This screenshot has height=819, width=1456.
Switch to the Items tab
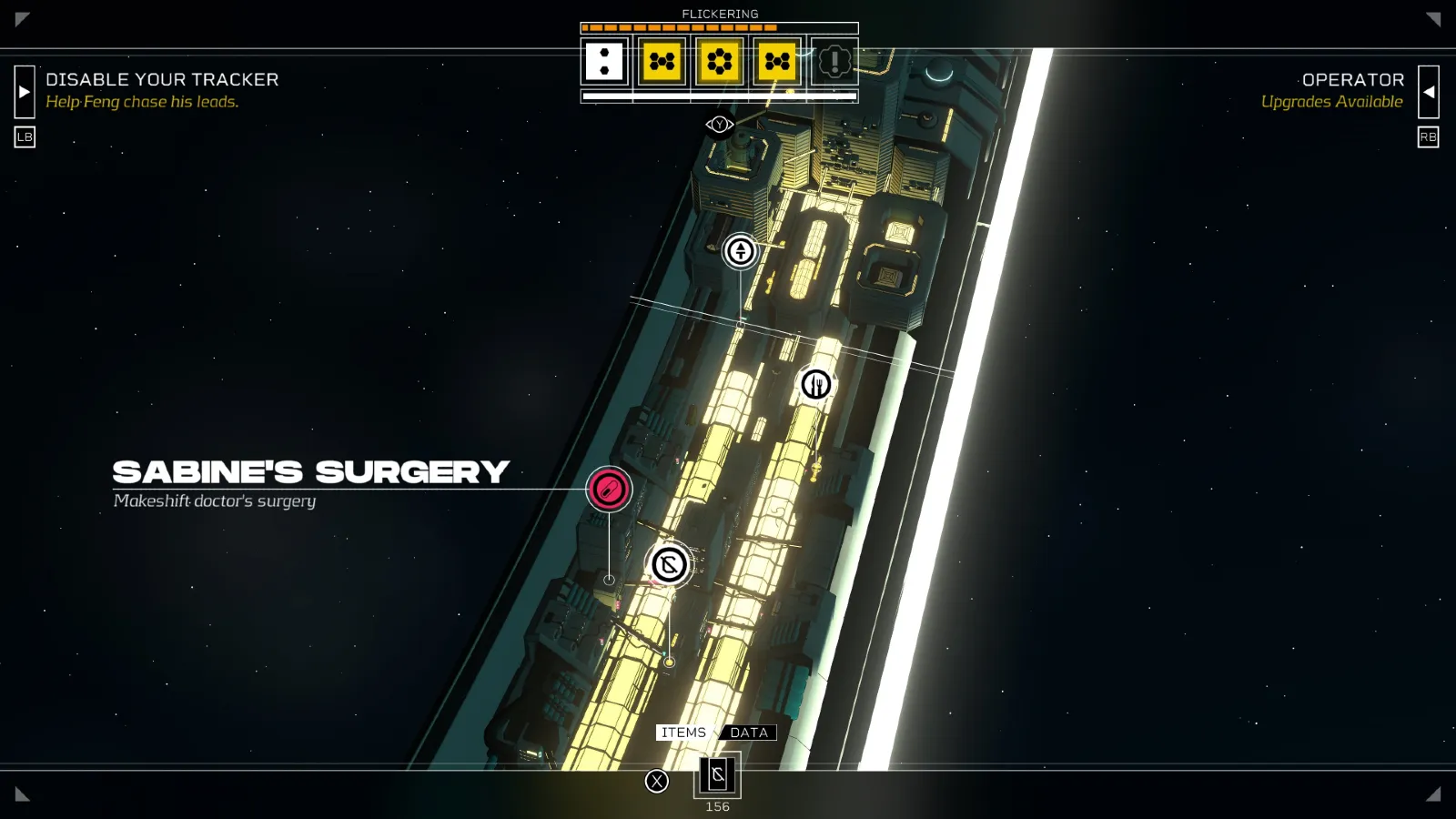(683, 733)
